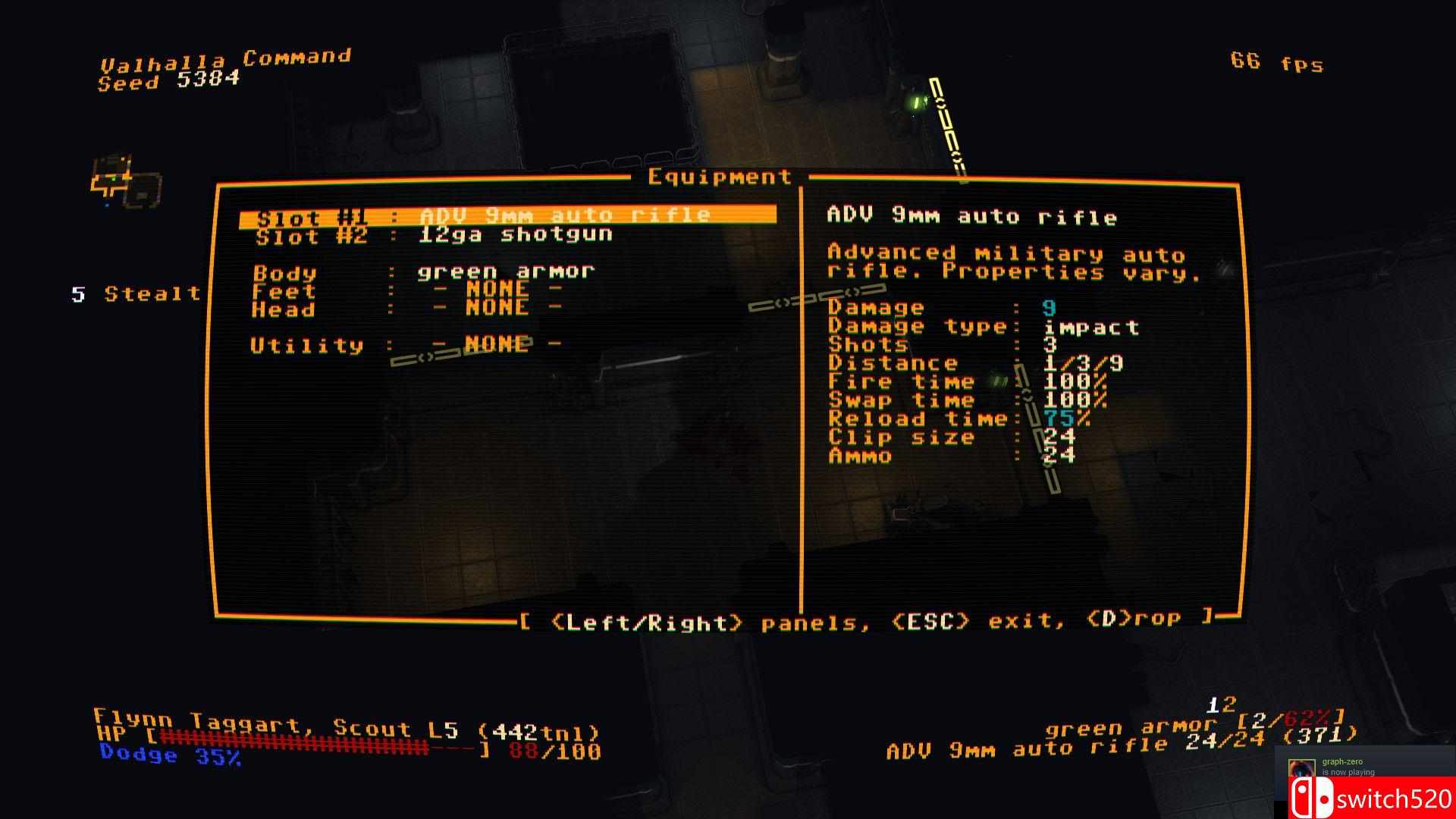Click the Equipment title header
This screenshot has height=819, width=1456.
pyautogui.click(x=719, y=176)
